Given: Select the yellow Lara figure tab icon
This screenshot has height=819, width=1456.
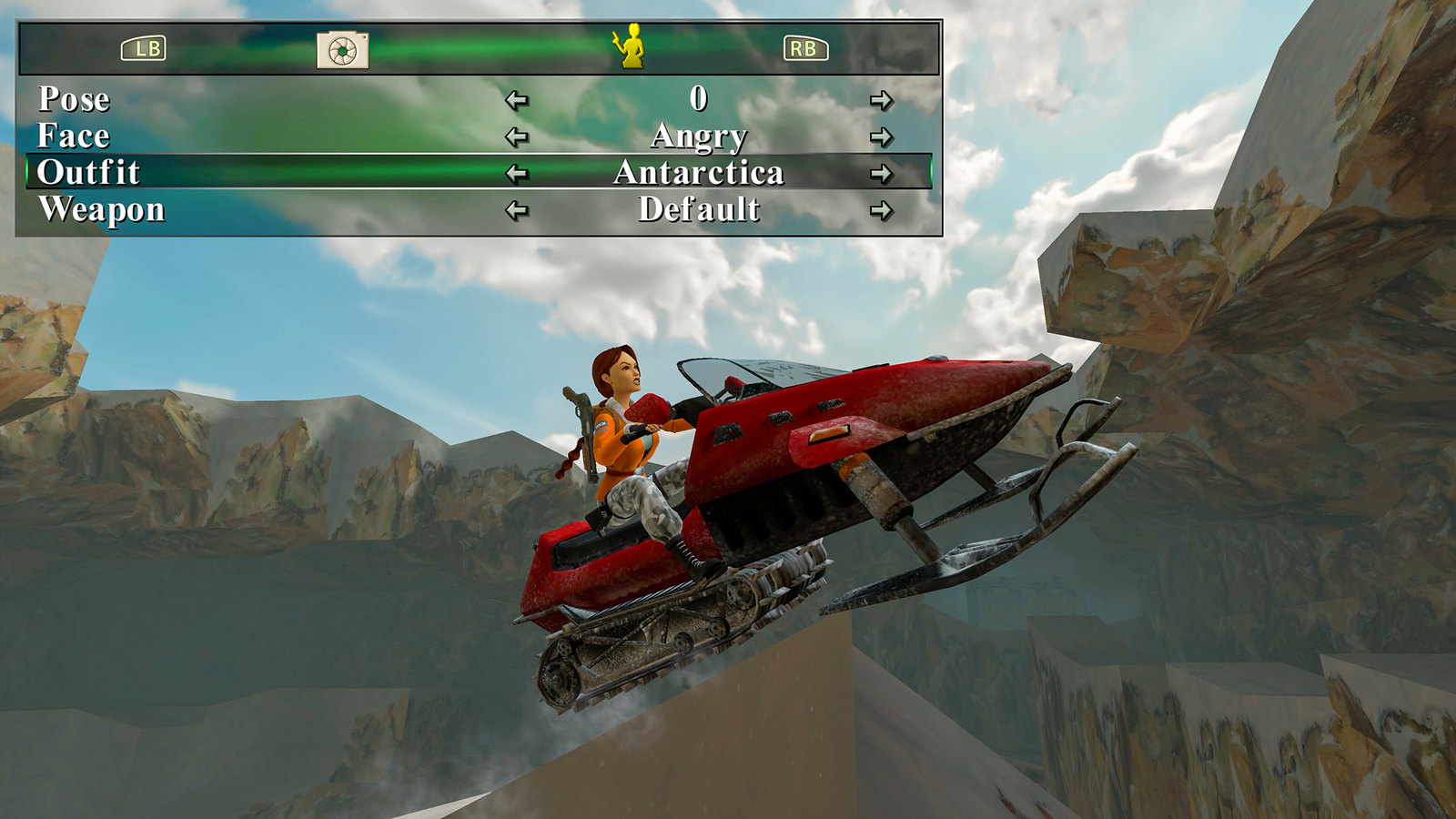Looking at the screenshot, I should [632, 45].
